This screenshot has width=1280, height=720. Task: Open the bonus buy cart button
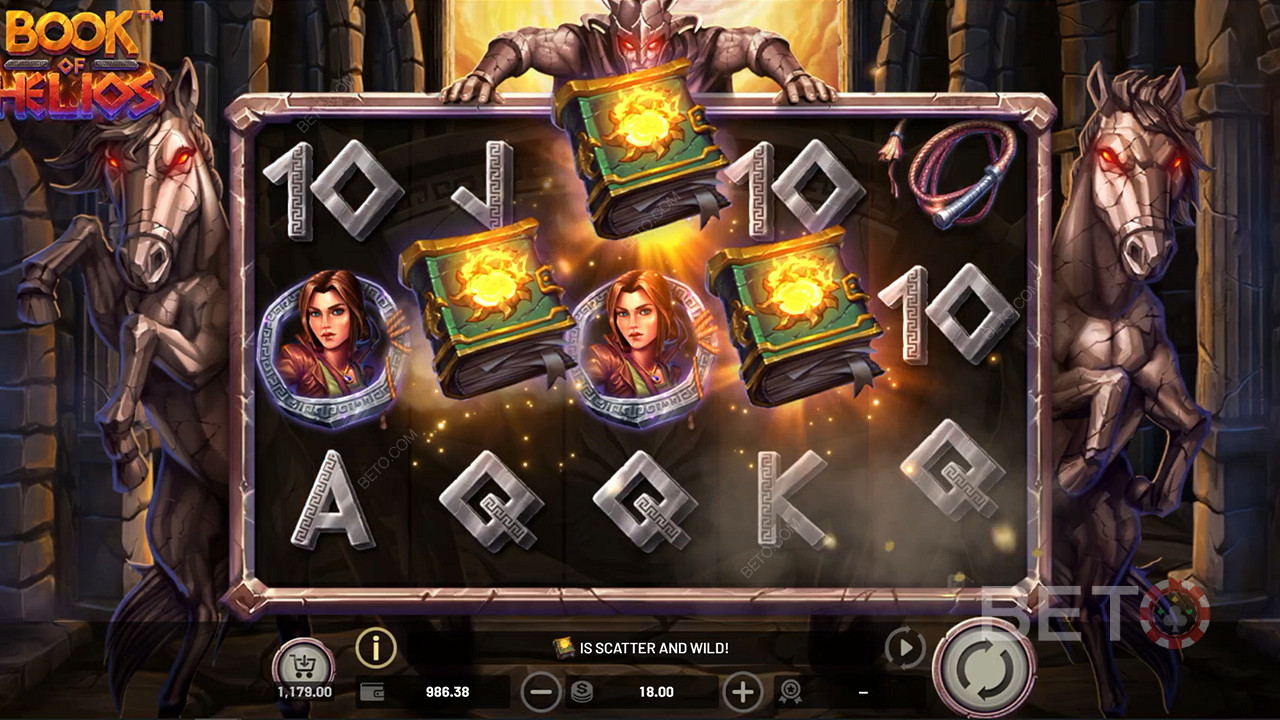[x=303, y=662]
